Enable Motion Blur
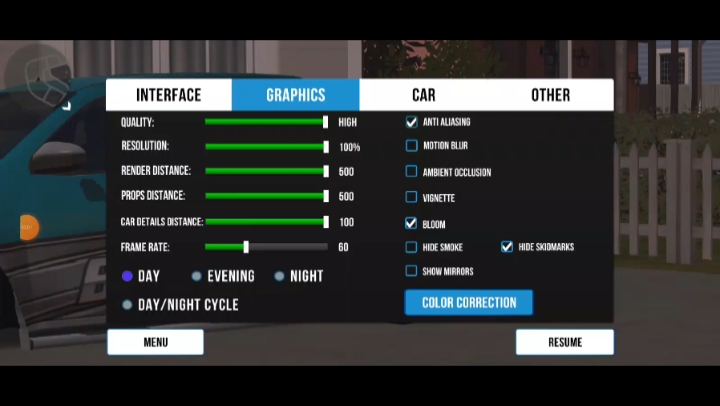Image resolution: width=720 pixels, height=406 pixels. click(411, 146)
